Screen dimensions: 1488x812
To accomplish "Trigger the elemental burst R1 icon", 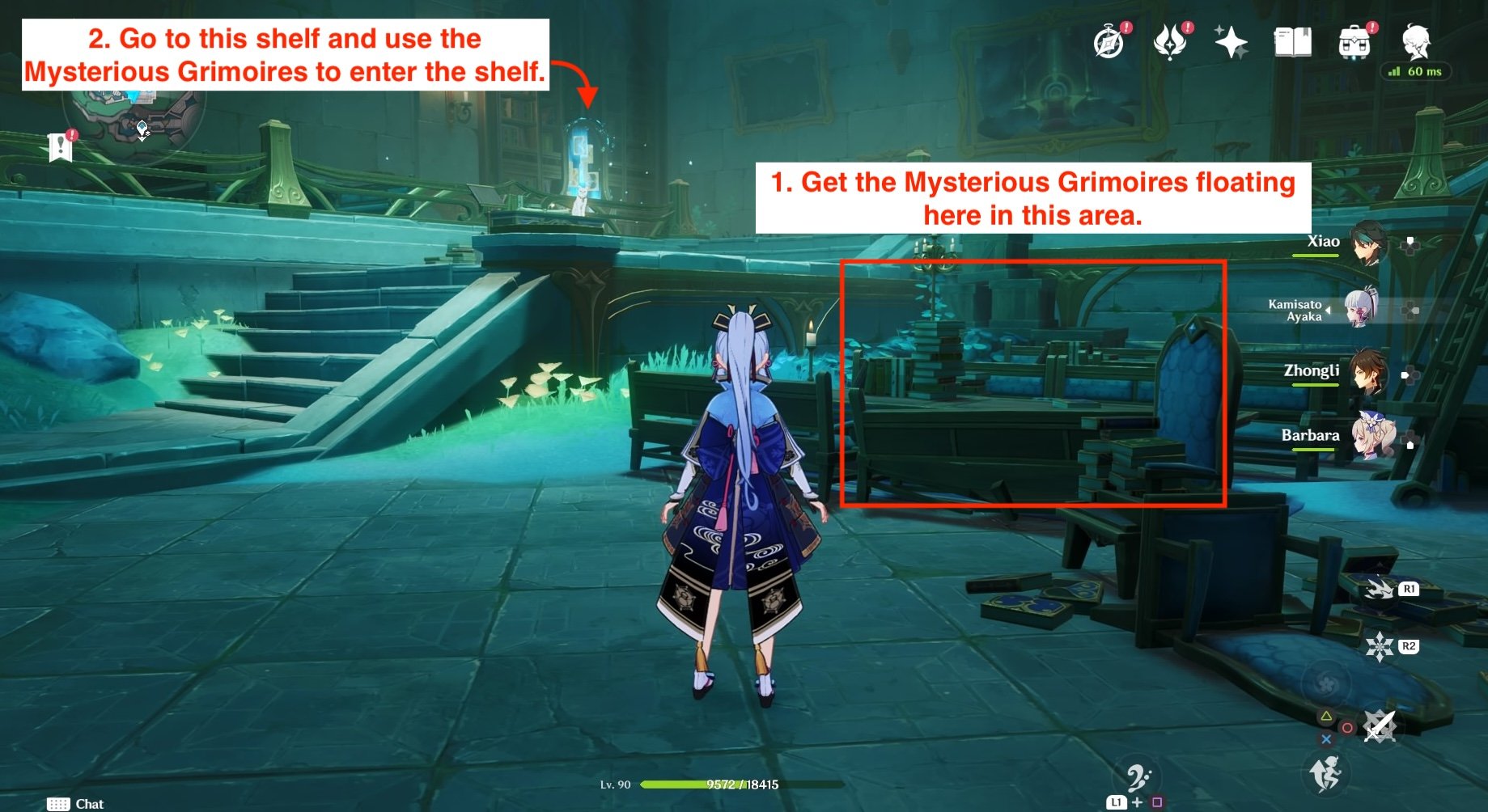I will [x=1380, y=590].
